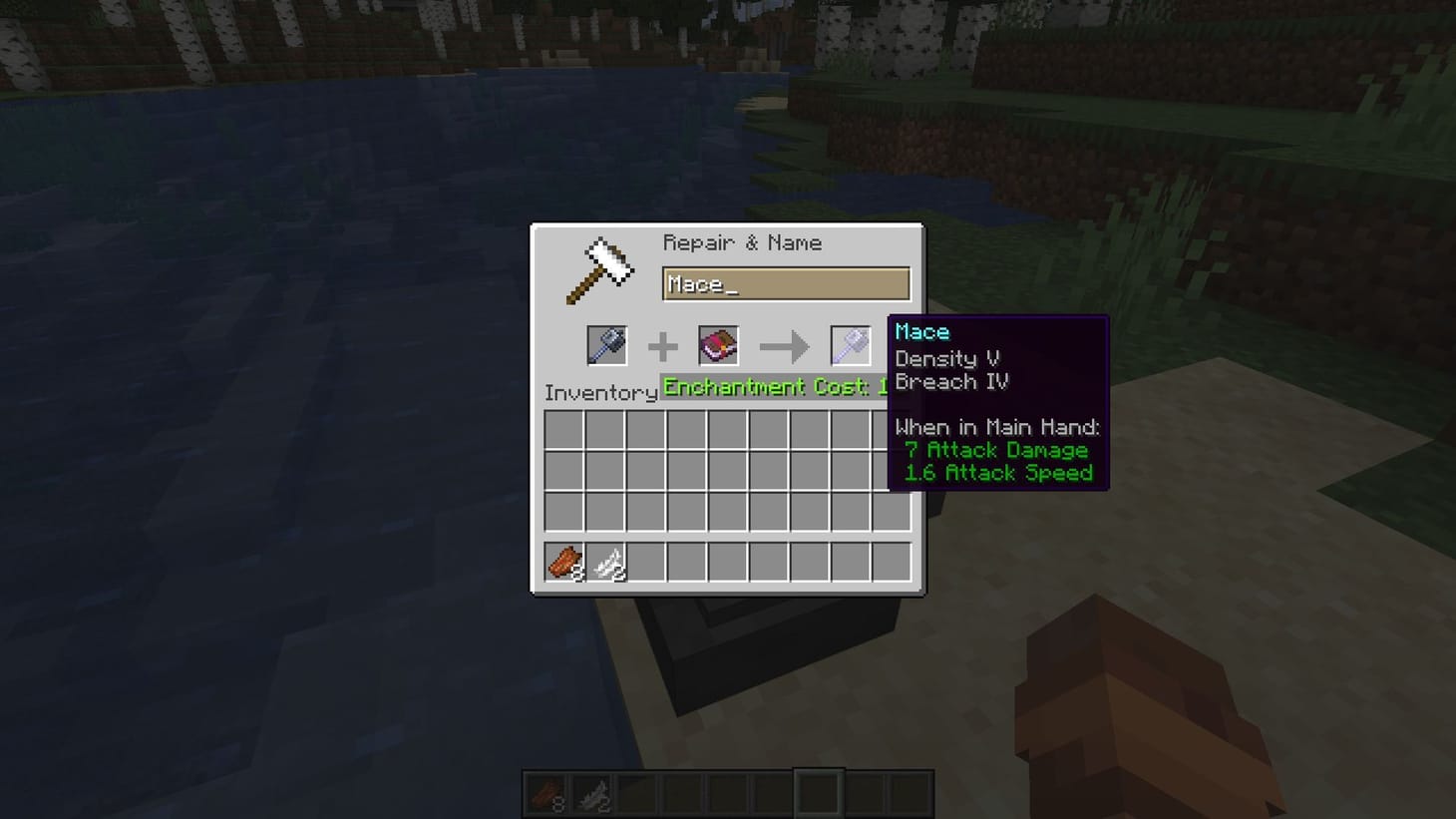
Task: Click the Repair & Name title
Action: (742, 242)
